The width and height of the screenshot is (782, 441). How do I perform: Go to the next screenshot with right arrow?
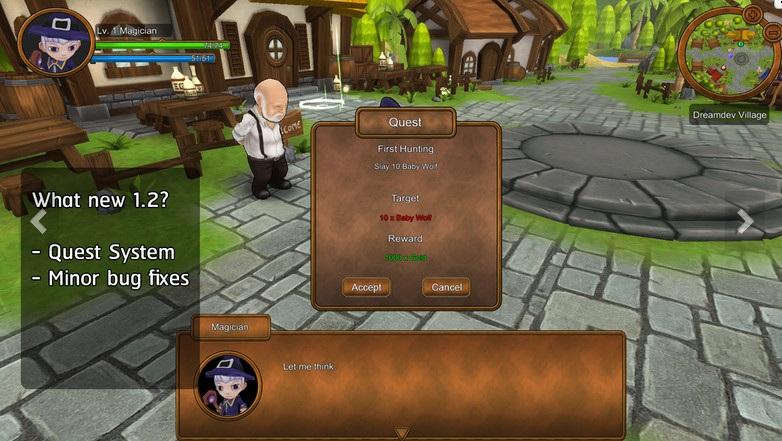pos(745,222)
